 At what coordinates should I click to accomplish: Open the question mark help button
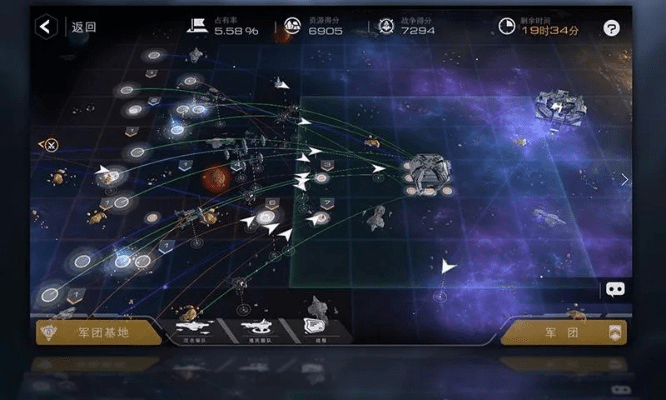(x=612, y=28)
